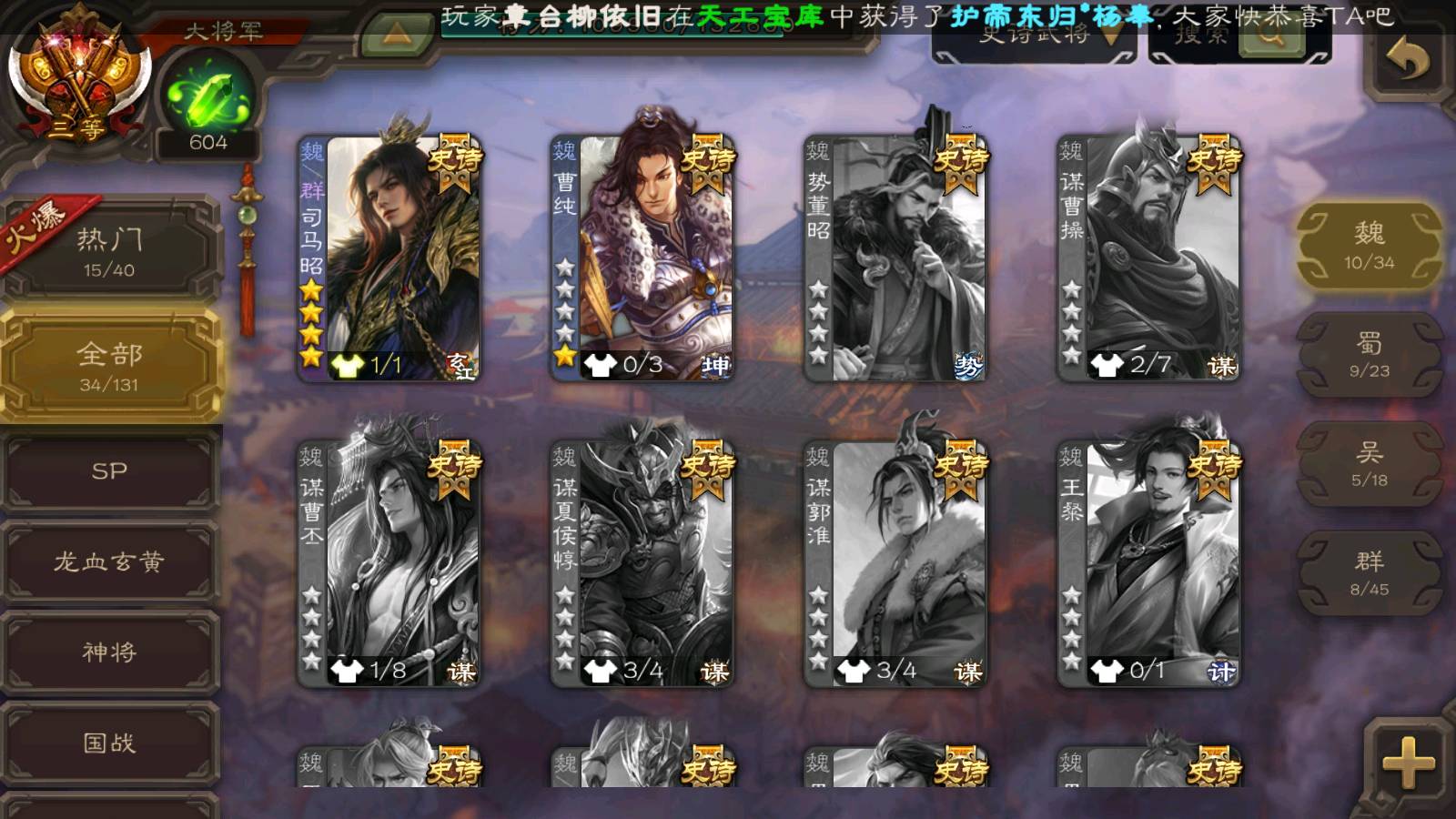The image size is (1456, 819).
Task: Pick the 夏侯惇 hero card
Action: pyautogui.click(x=642, y=564)
